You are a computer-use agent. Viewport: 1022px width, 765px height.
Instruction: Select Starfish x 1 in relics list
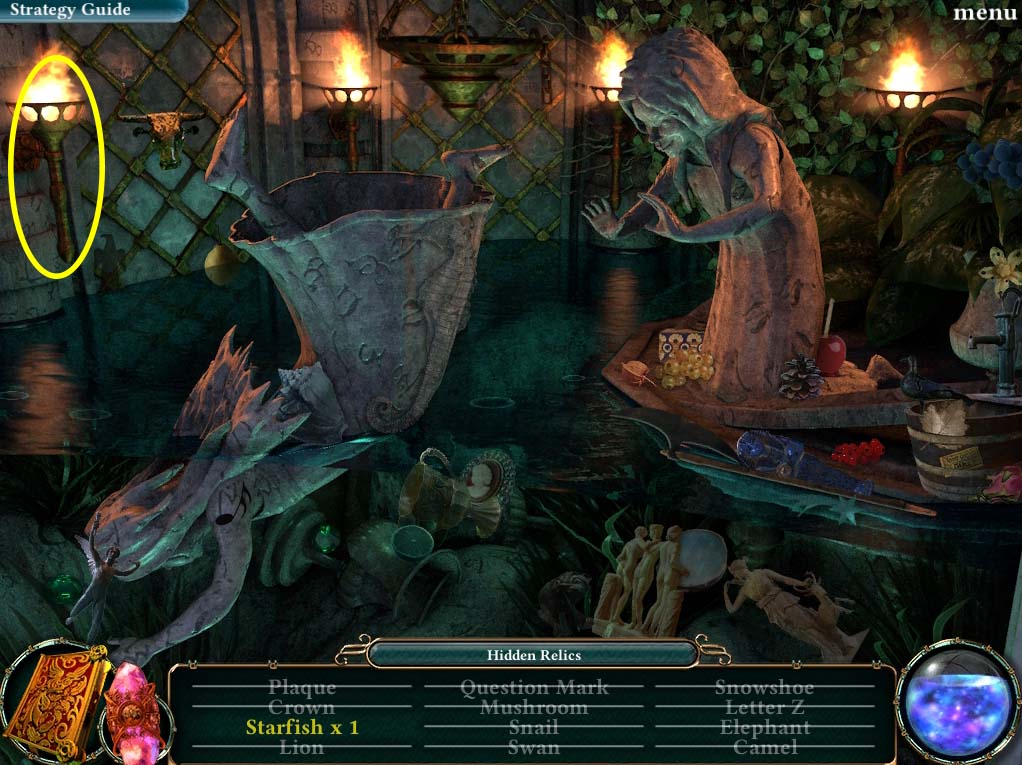click(x=302, y=727)
